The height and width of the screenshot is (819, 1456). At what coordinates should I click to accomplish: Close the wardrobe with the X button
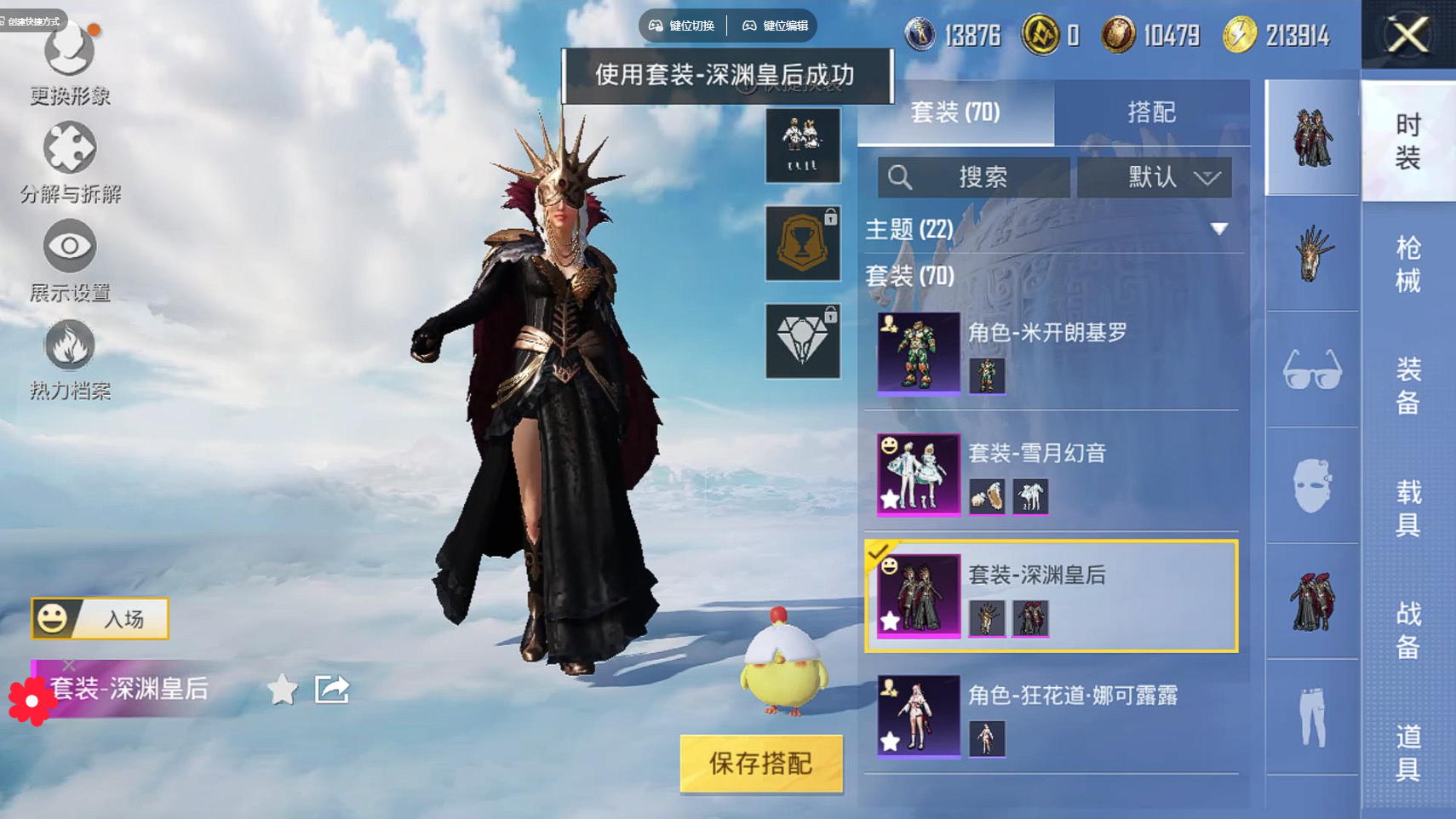[1408, 36]
